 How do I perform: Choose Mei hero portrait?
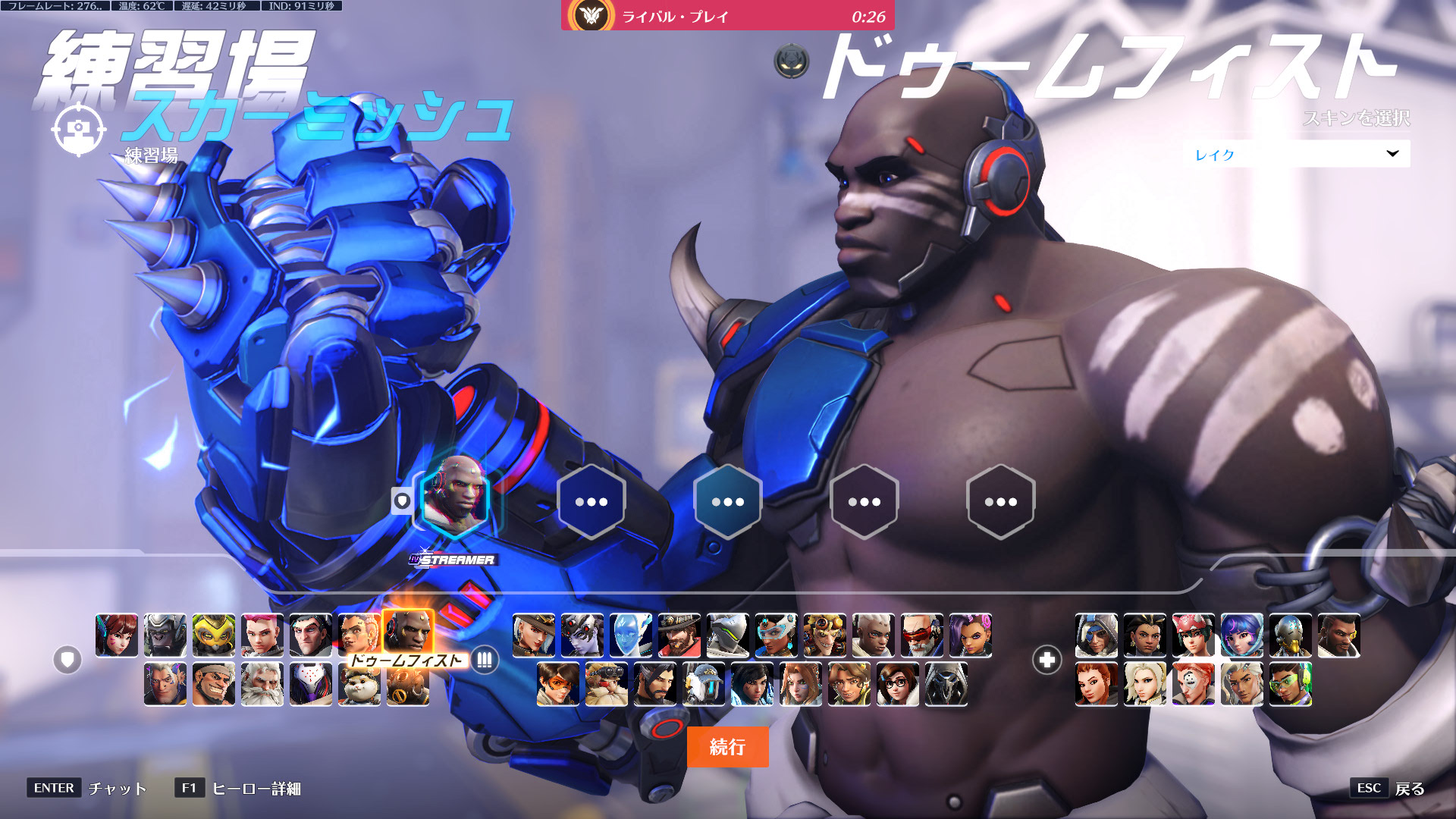(898, 684)
